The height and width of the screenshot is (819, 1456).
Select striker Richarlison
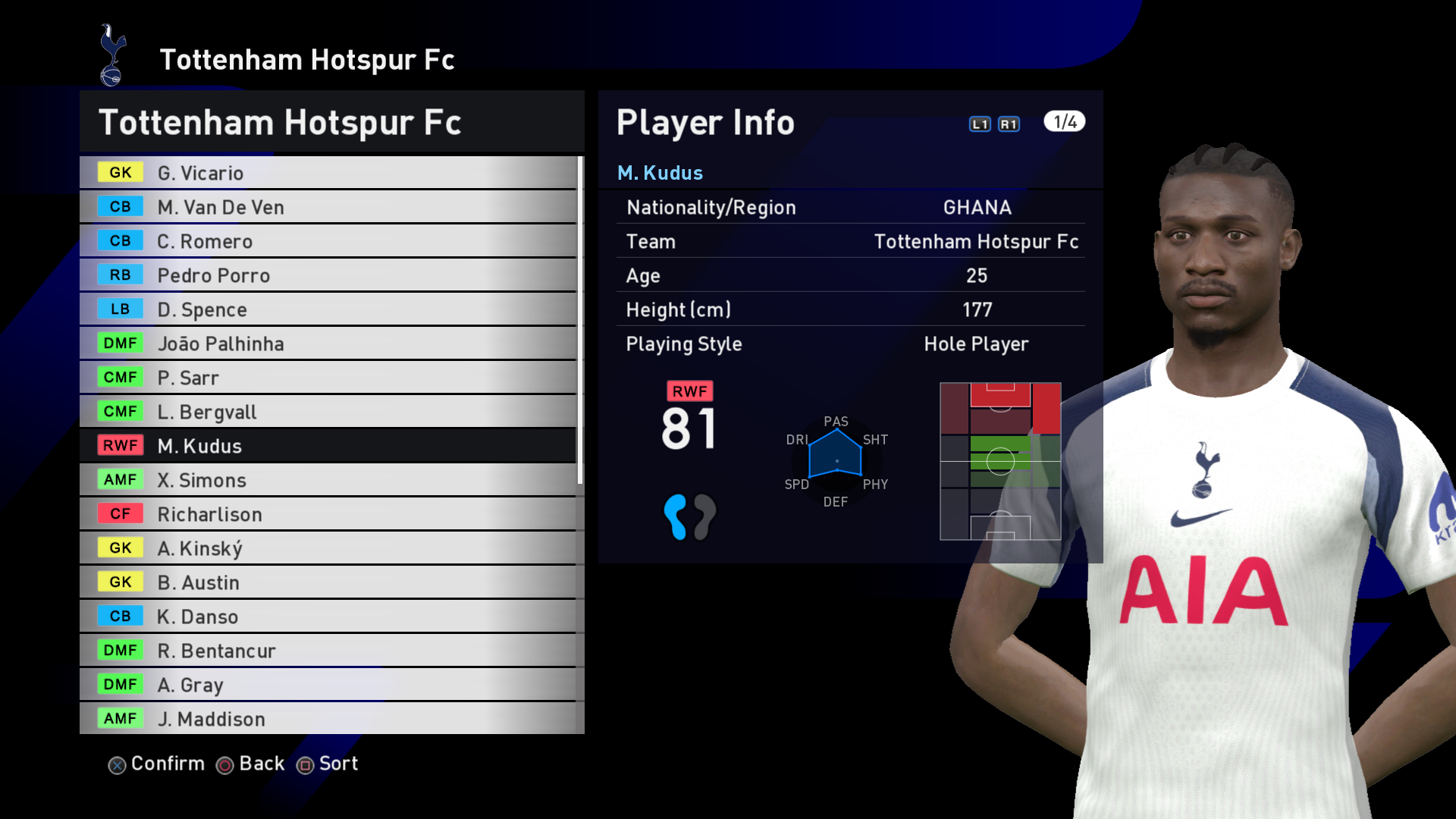[x=328, y=514]
